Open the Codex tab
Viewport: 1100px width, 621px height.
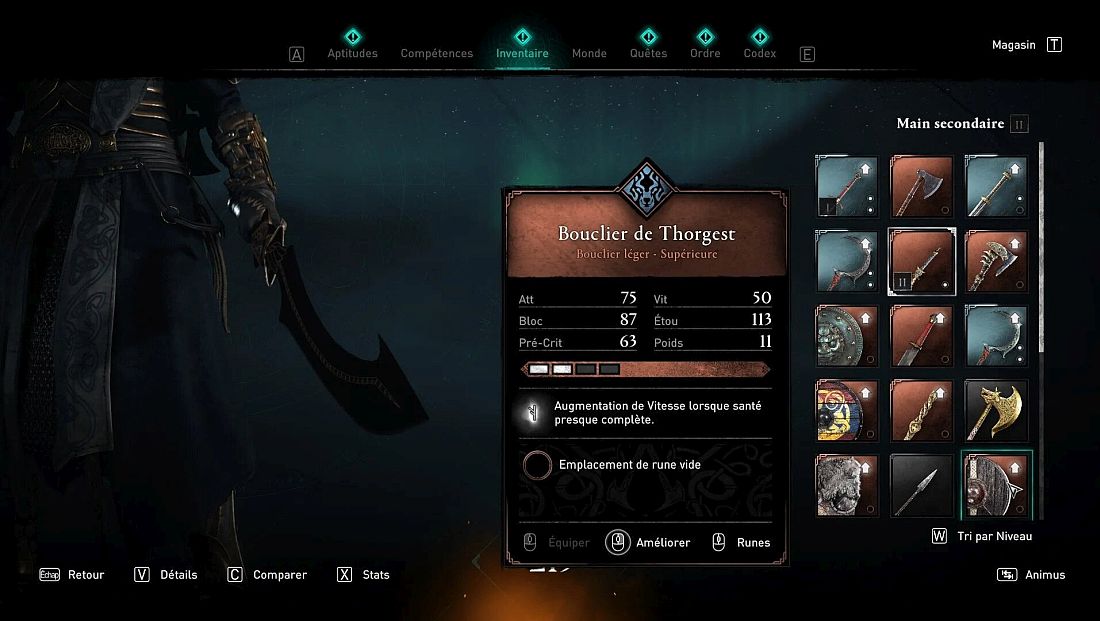[x=760, y=53]
